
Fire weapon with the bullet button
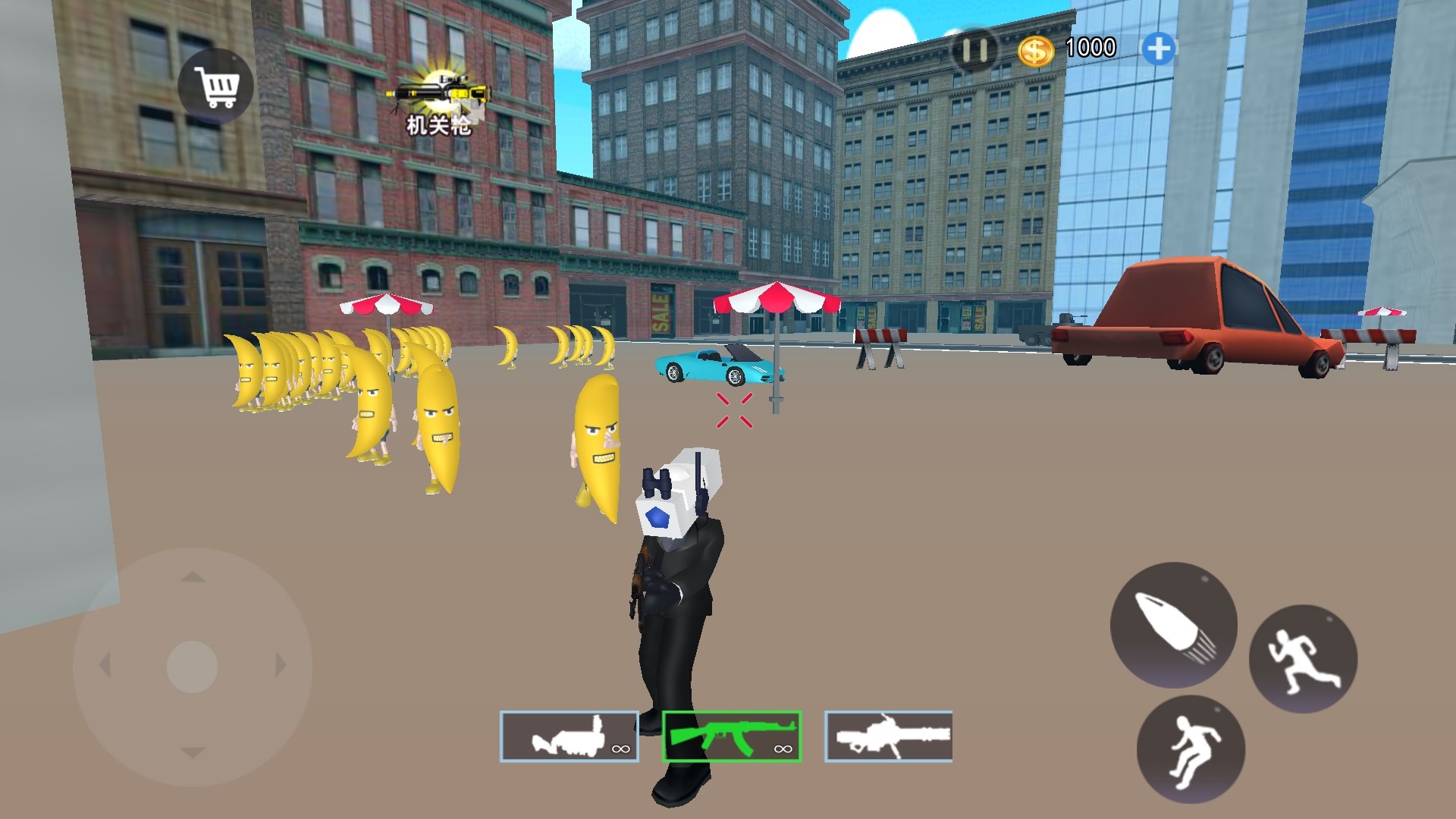tap(1173, 625)
